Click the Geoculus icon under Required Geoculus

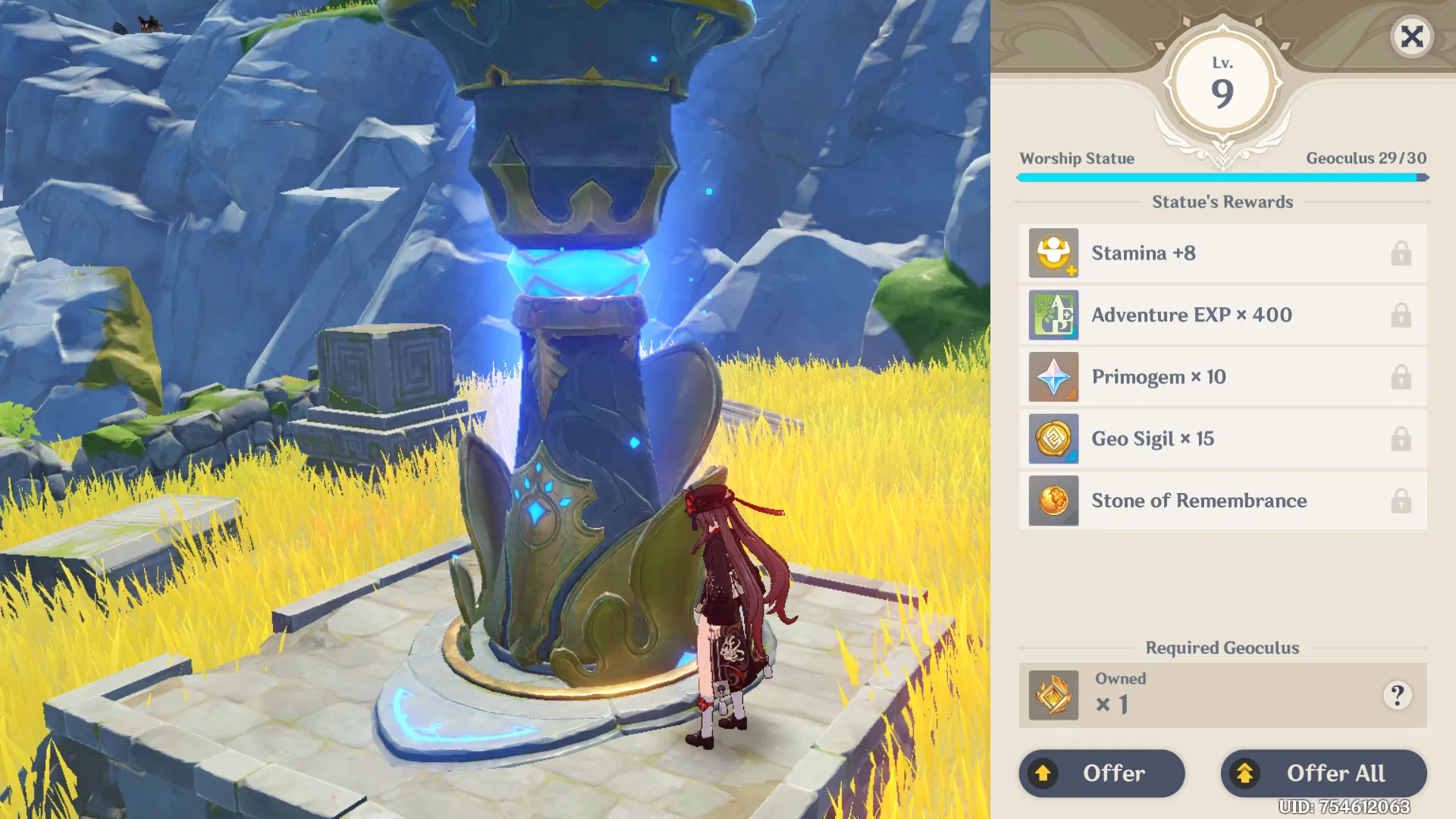coord(1053,695)
